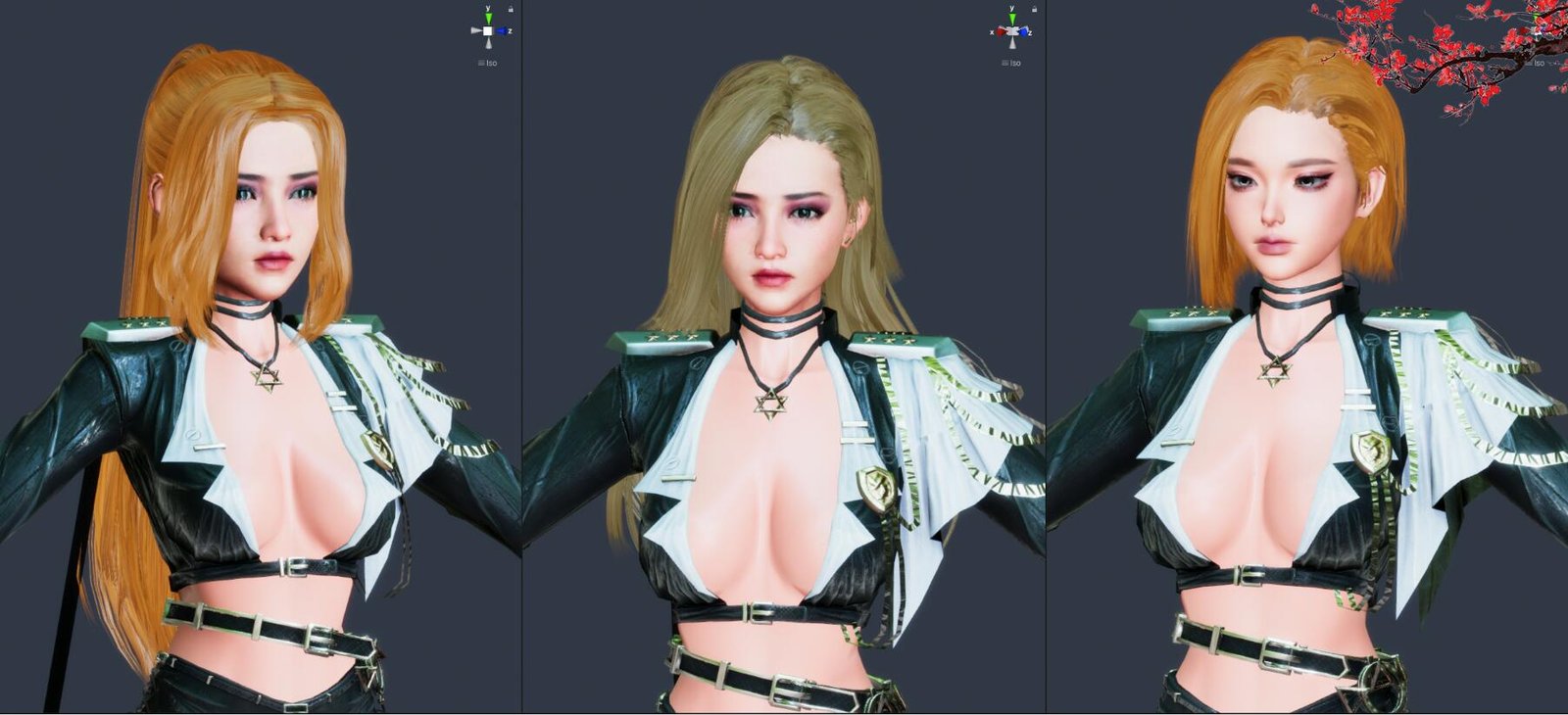Click the gray bottom axis cone of the left gizmo
The width and height of the screenshot is (1568, 715).
(489, 43)
